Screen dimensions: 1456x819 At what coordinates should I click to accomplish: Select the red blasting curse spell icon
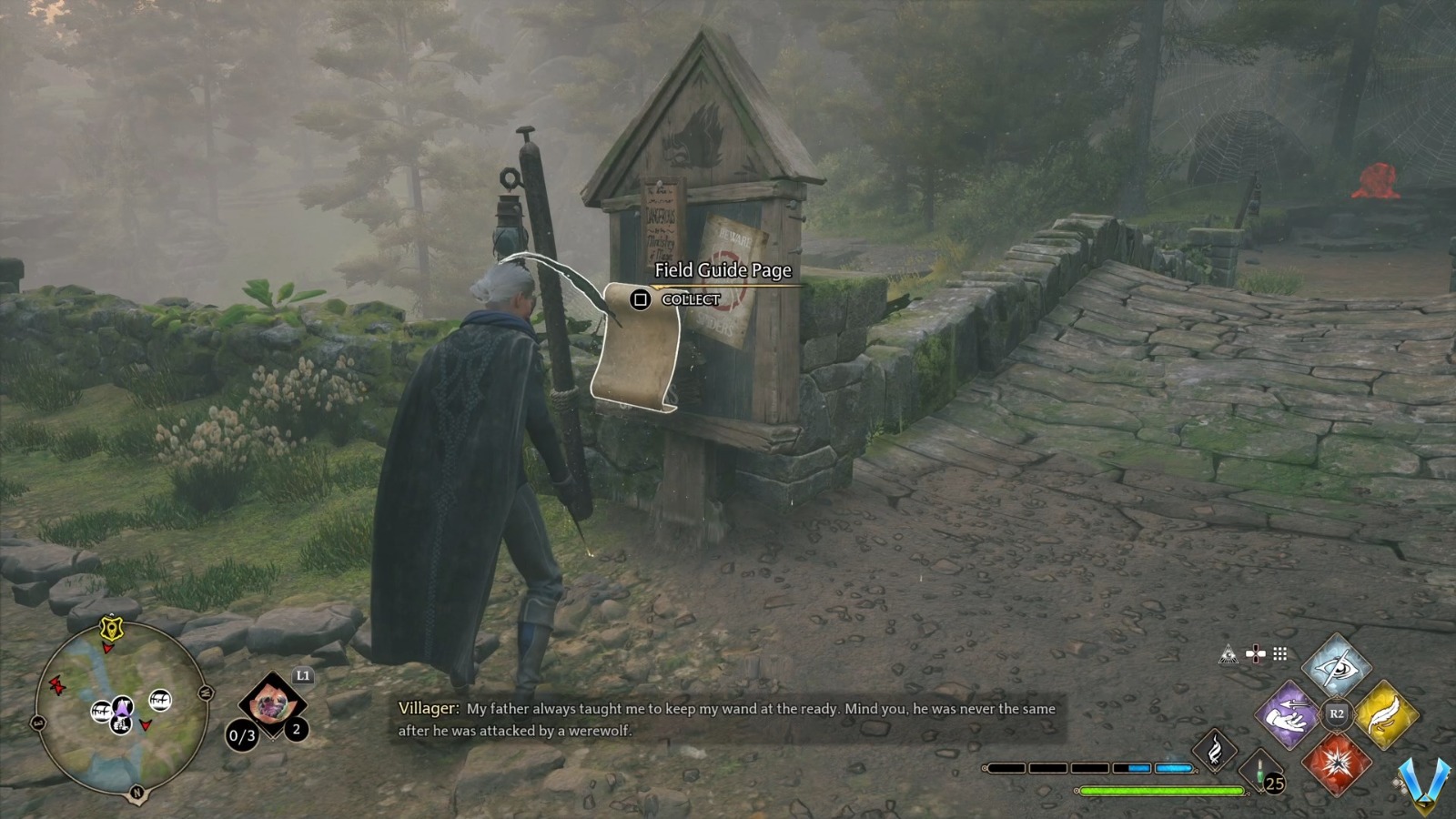1338,763
